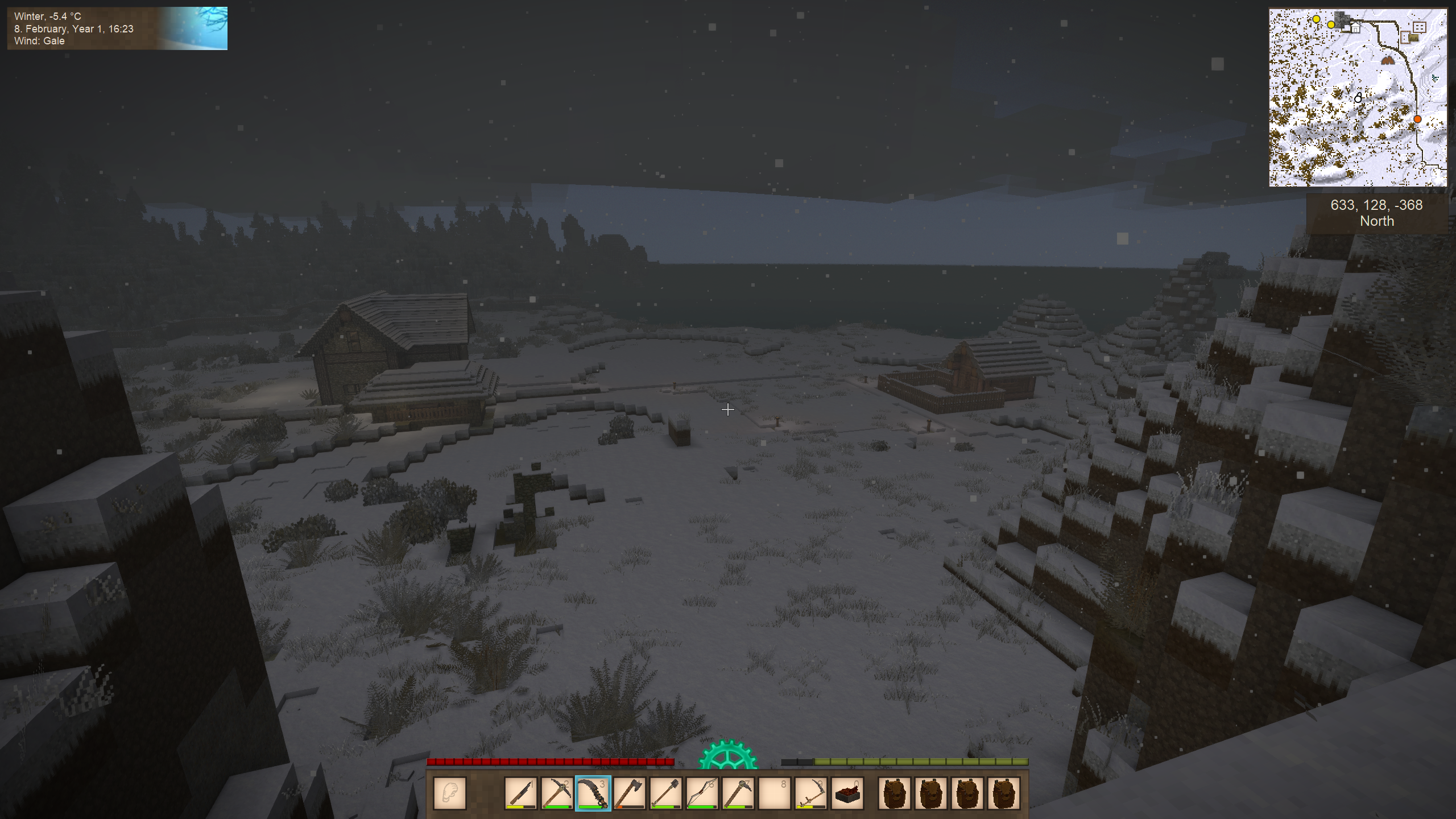Equip the pickaxe in the hotbar
Viewport: 1456px width, 819px height.
coord(556,793)
